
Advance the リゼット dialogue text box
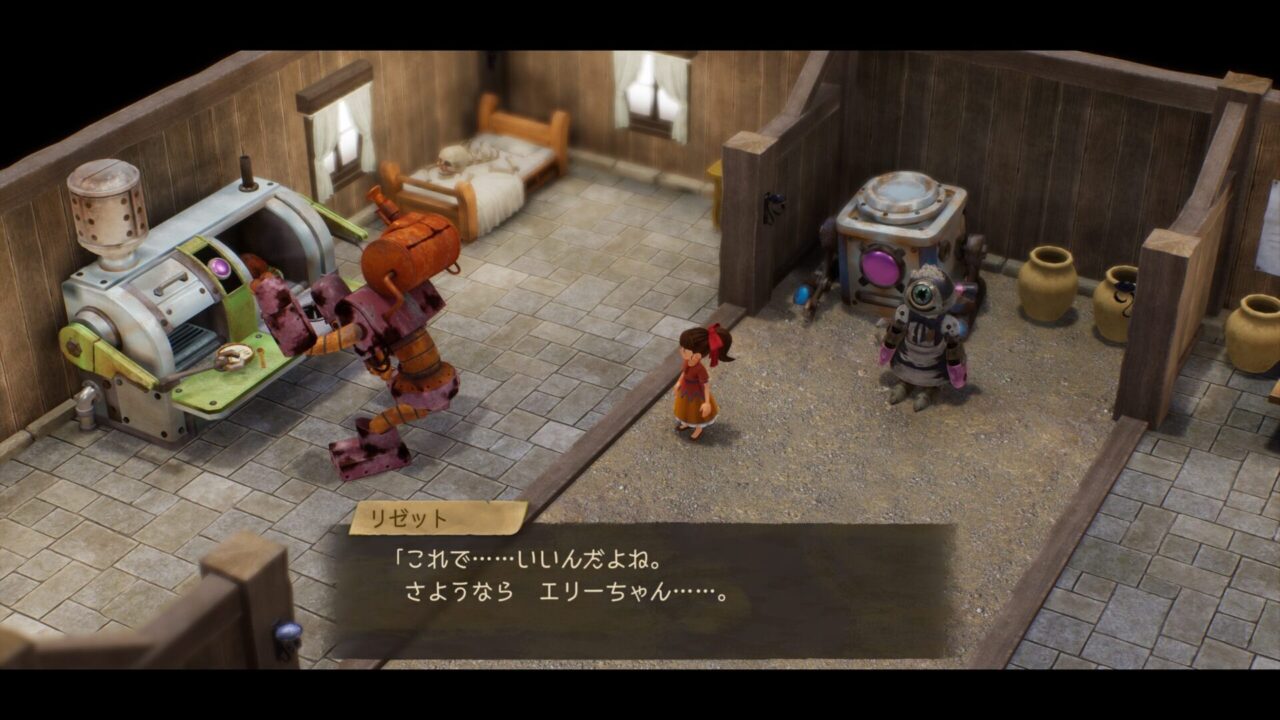(645, 590)
